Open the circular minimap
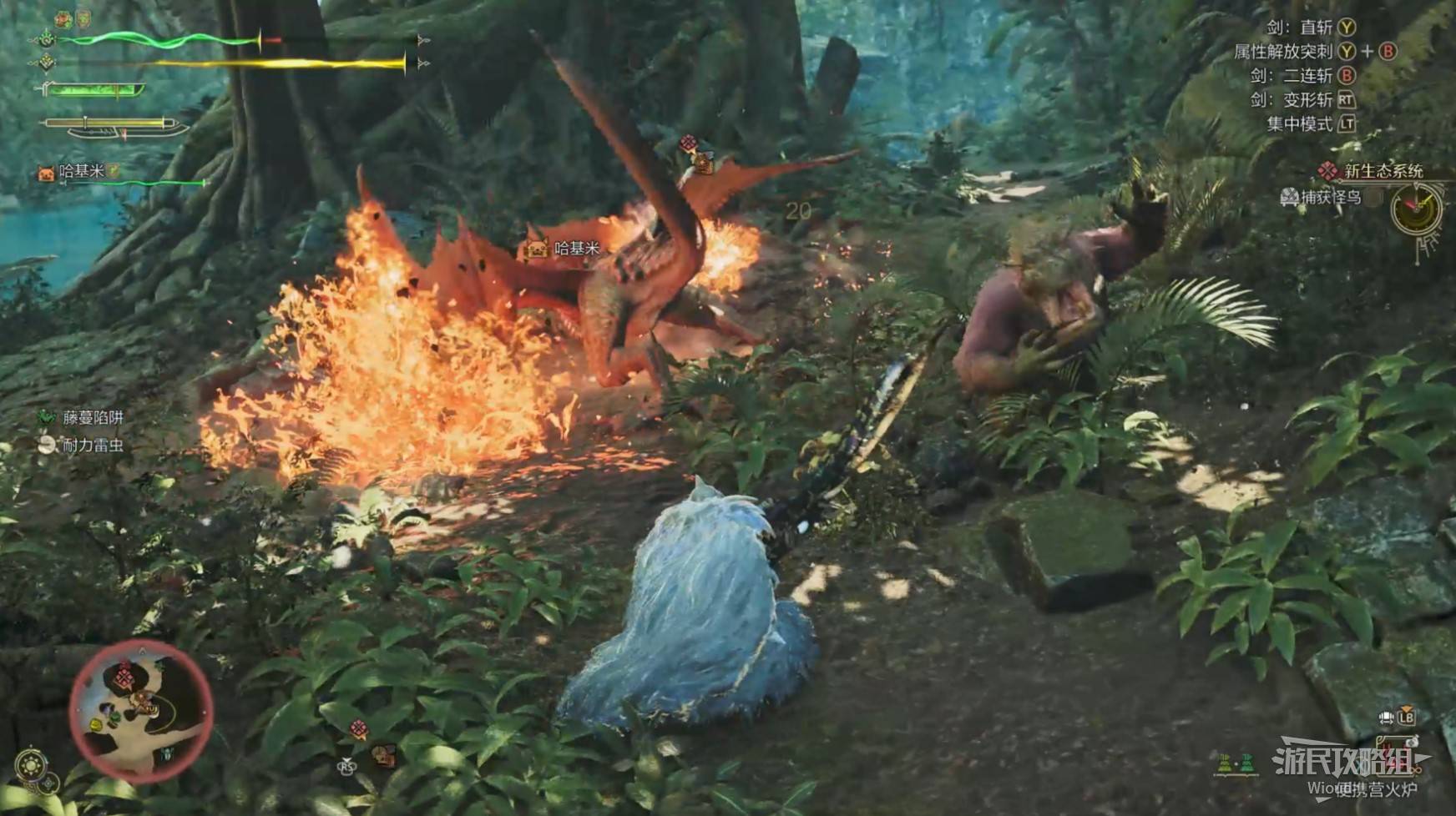The height and width of the screenshot is (816, 1456). click(x=140, y=711)
